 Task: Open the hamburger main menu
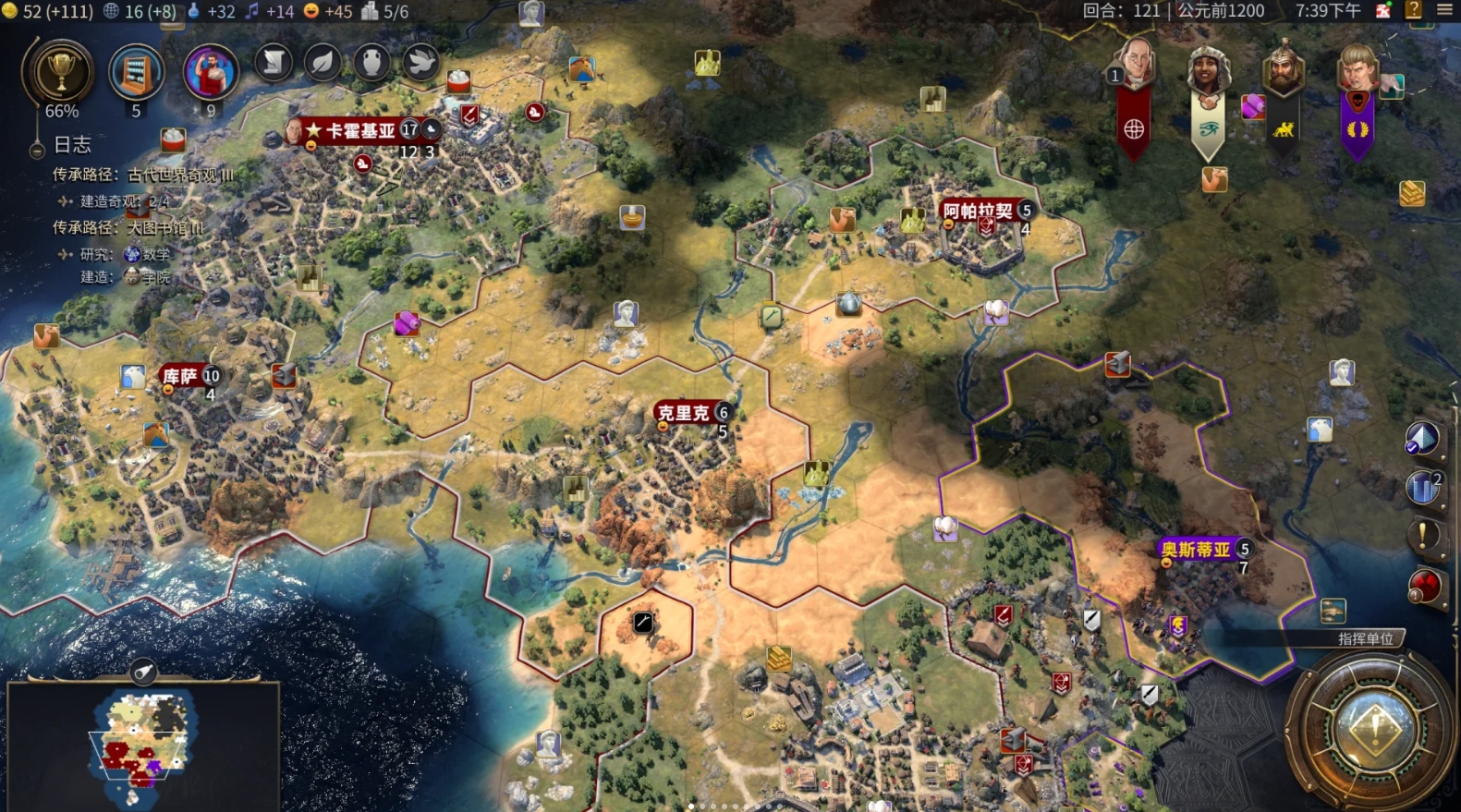pos(1444,10)
